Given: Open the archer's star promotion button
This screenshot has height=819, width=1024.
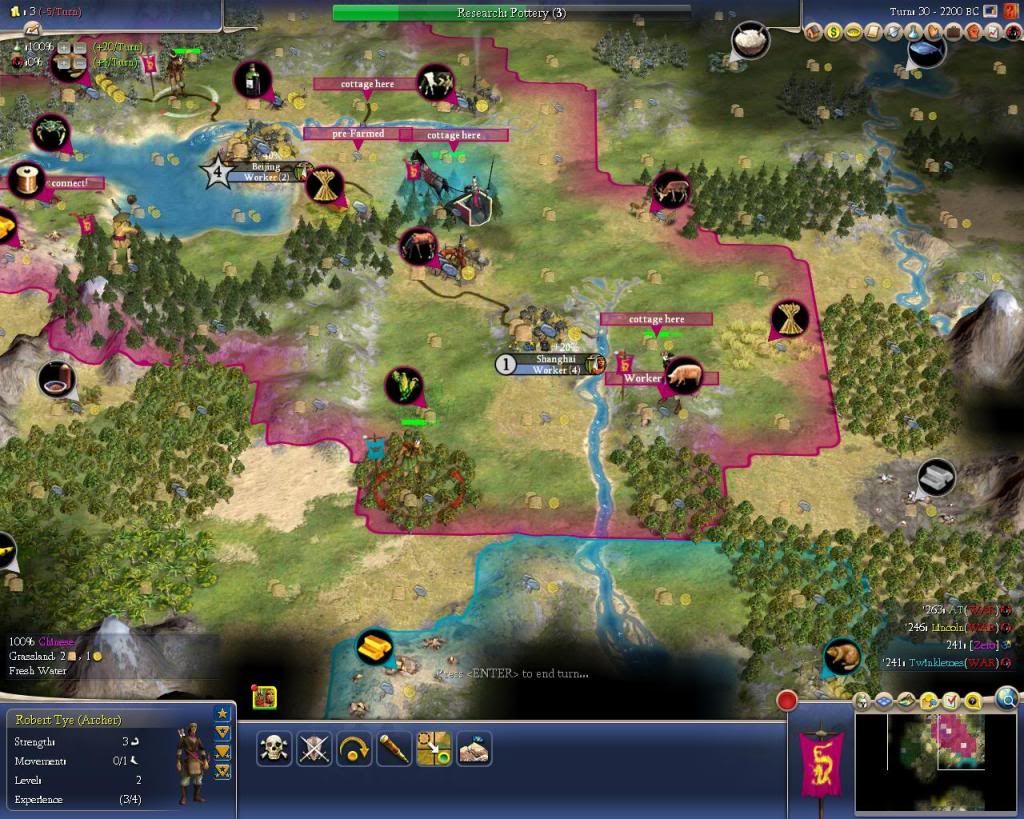Looking at the screenshot, I should tap(222, 713).
